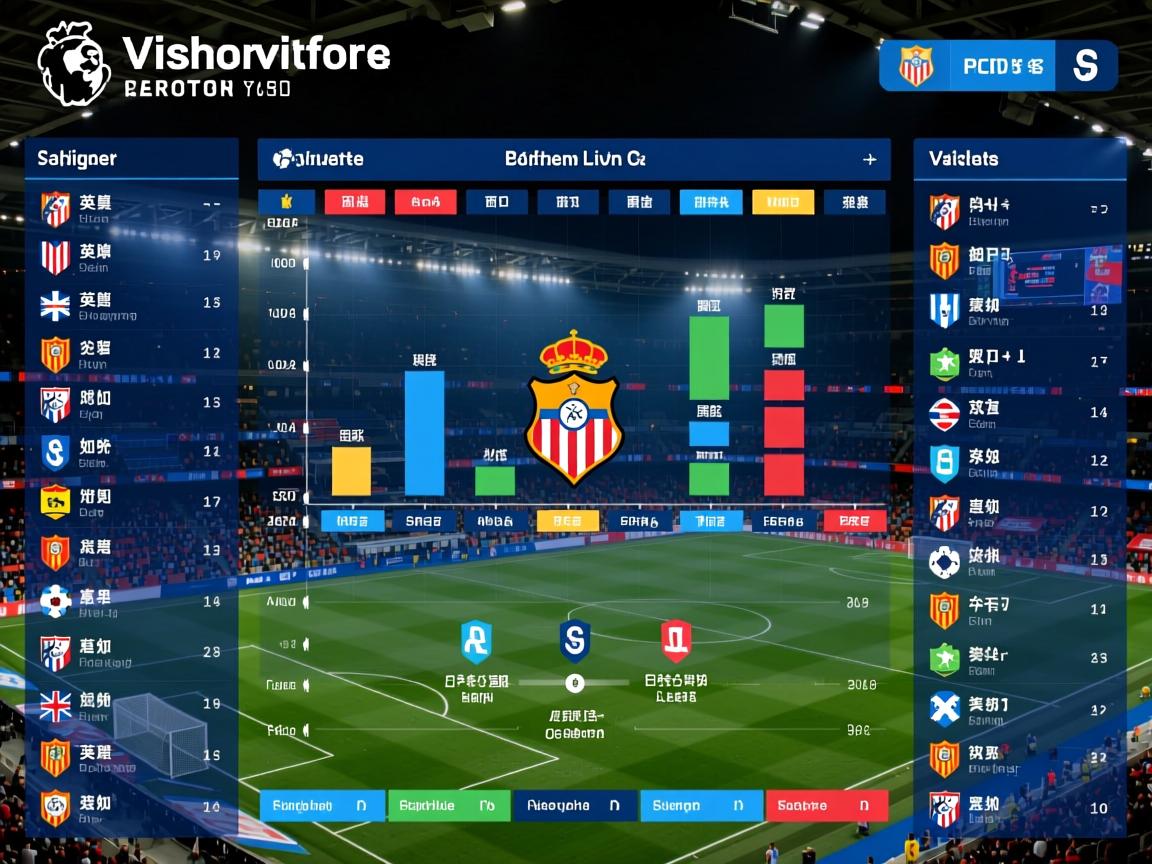Open the light blue tab above the chart
1152x864 pixels.
pos(710,202)
